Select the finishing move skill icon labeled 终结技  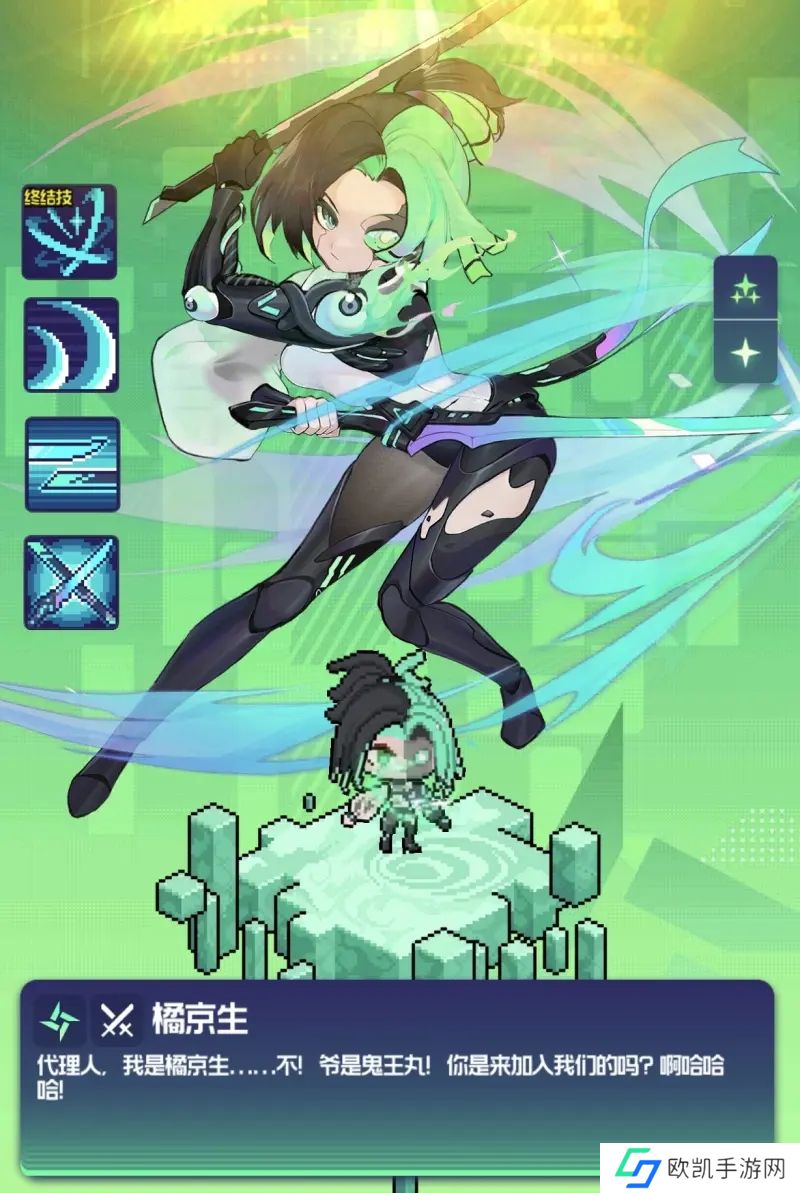(70, 232)
